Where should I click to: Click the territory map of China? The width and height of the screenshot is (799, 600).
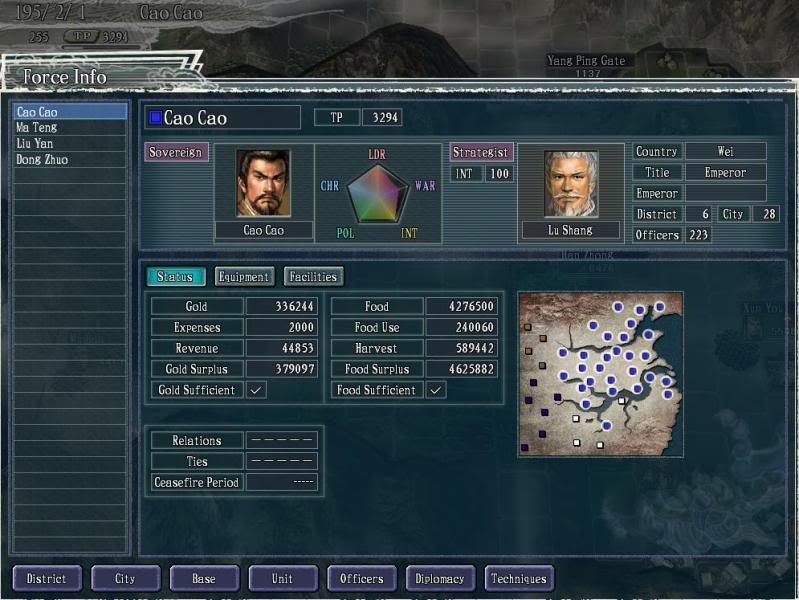600,373
